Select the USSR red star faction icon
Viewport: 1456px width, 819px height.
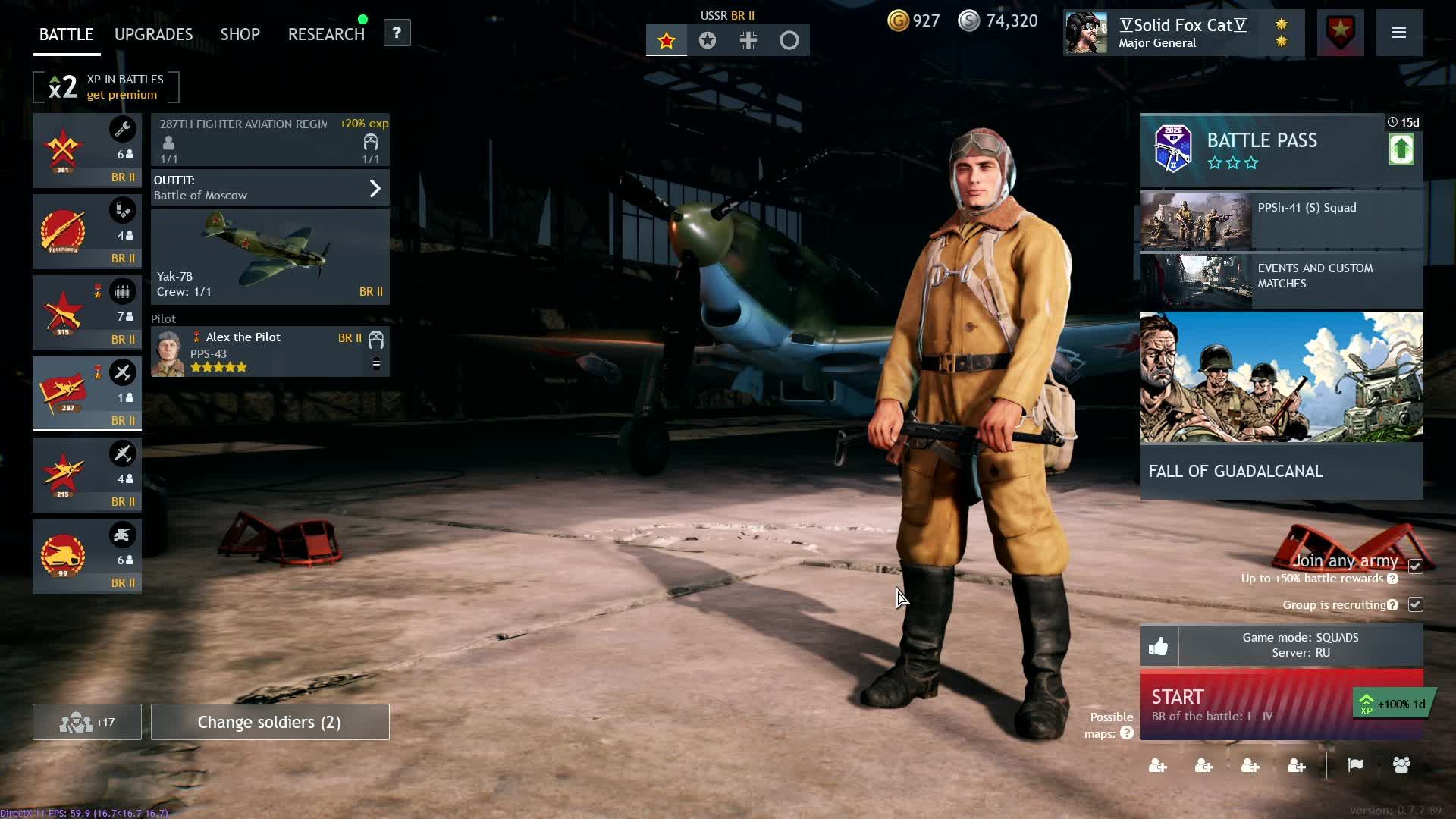tap(667, 40)
